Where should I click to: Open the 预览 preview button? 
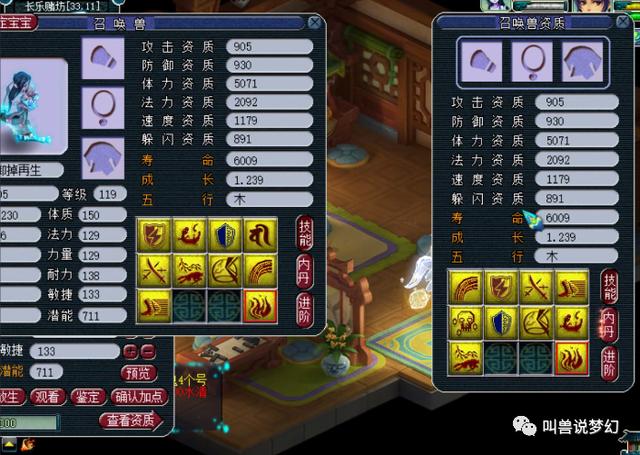tap(139, 372)
